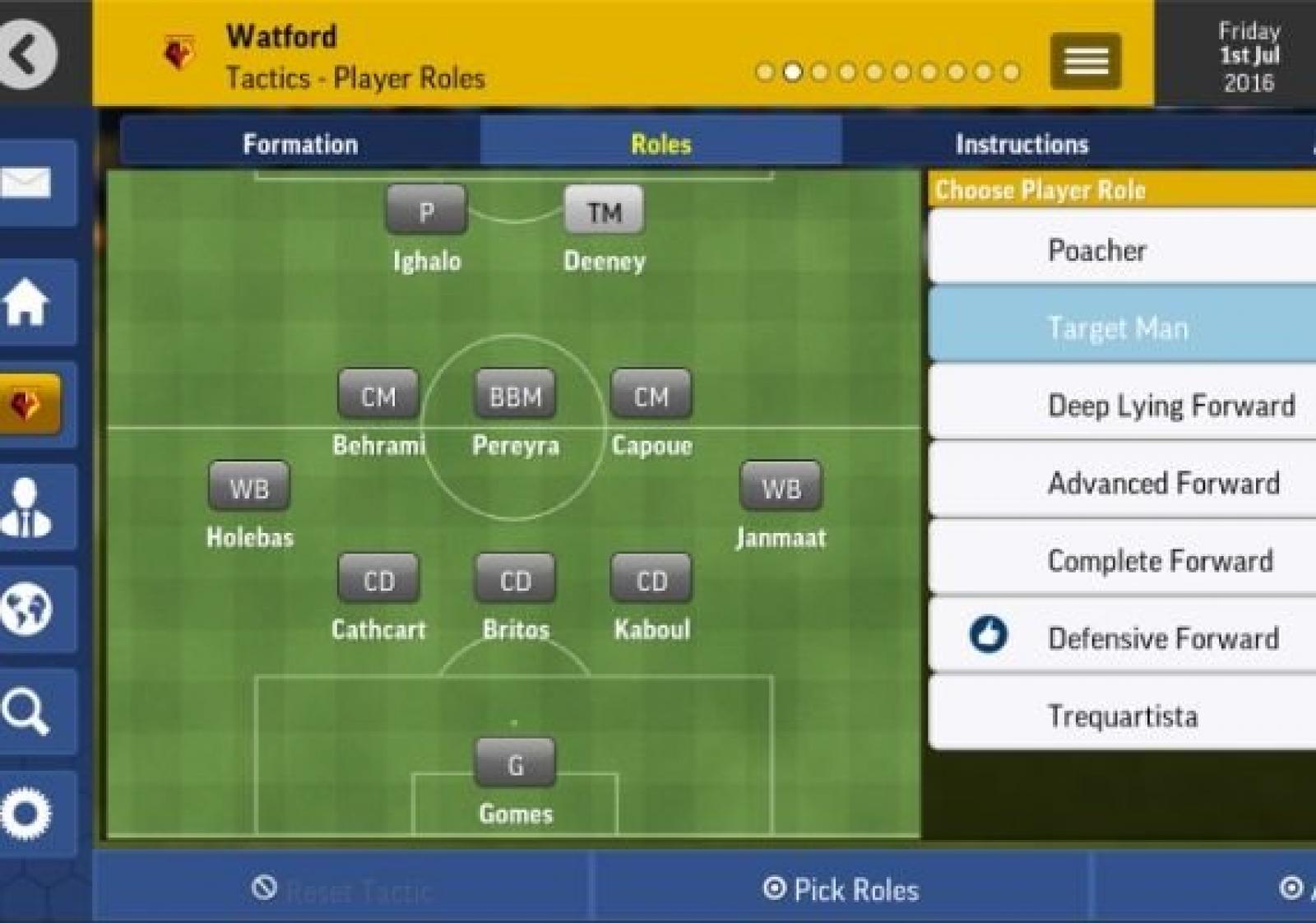Select the Deep Lying Forward role
1316x923 pixels.
tap(1122, 405)
